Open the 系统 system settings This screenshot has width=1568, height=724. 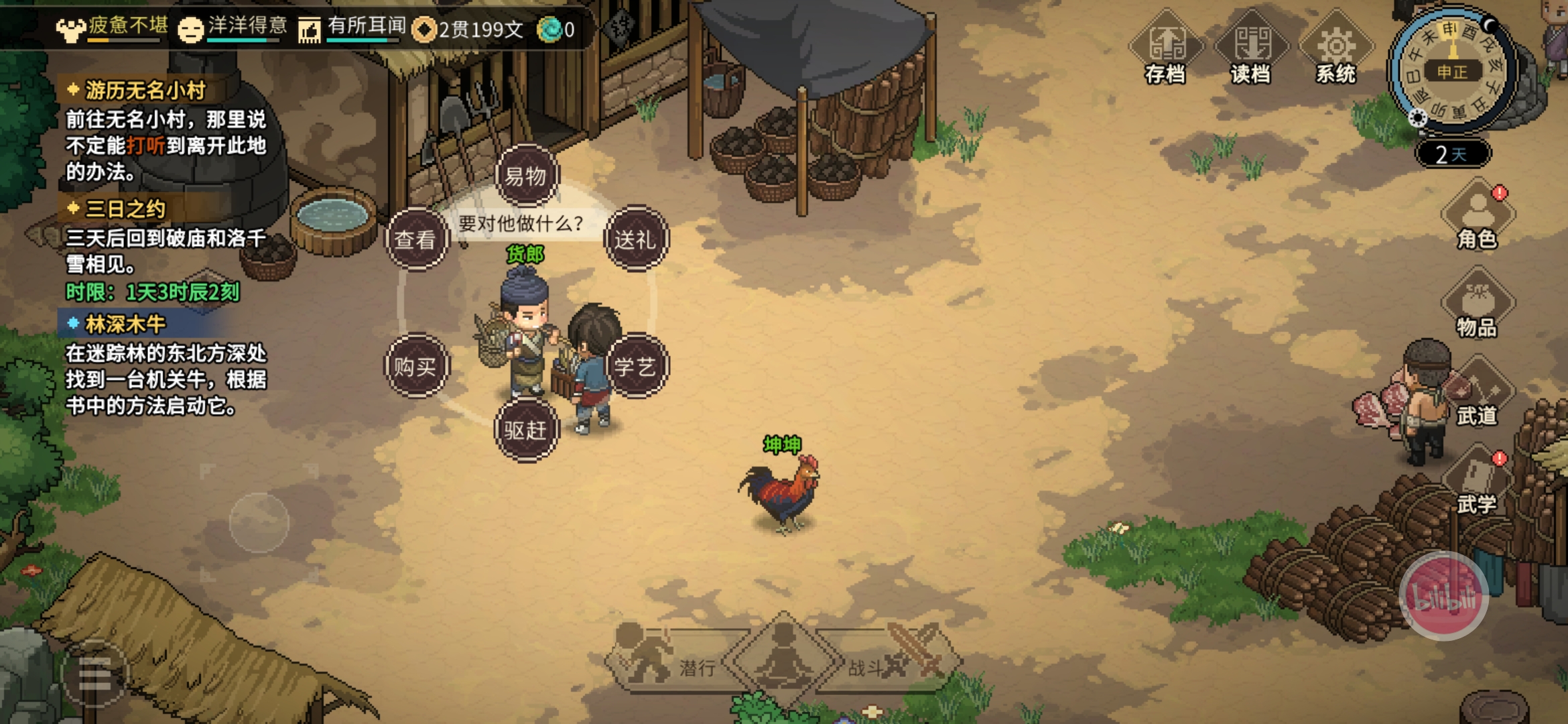pos(1335,48)
